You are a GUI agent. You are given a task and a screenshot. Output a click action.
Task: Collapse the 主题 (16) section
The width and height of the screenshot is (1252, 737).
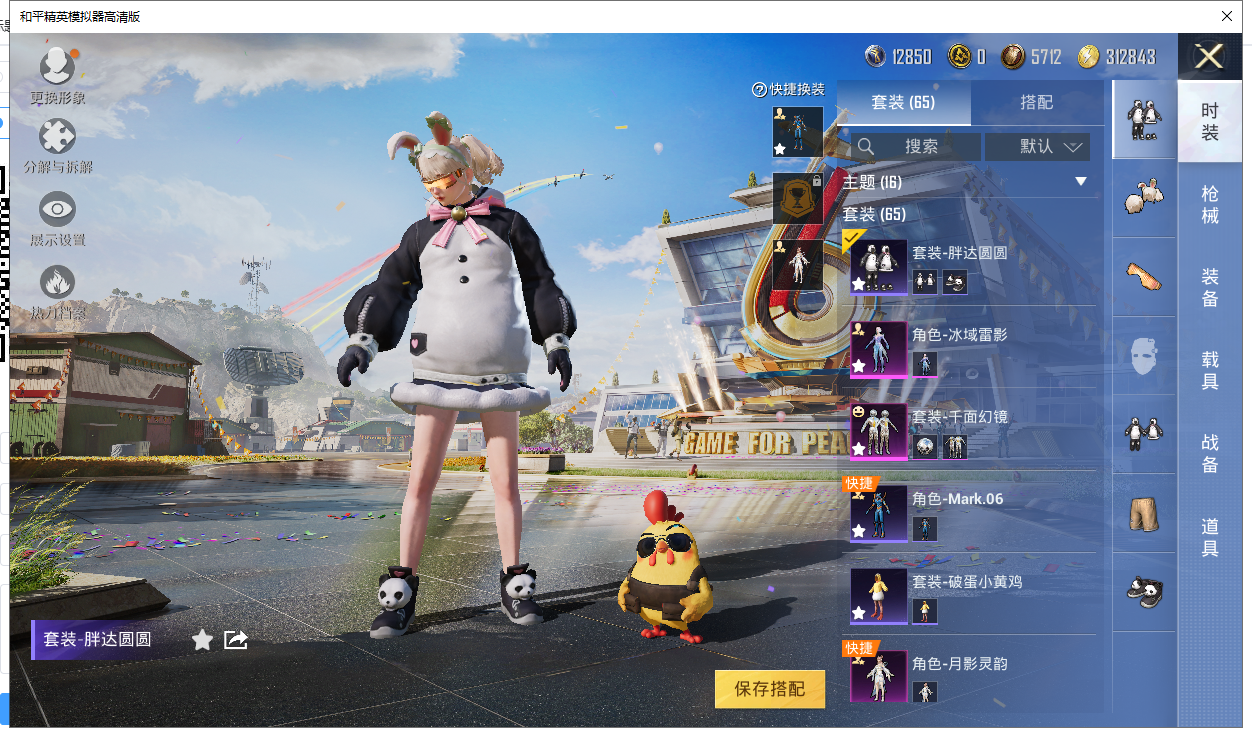[x=1080, y=182]
